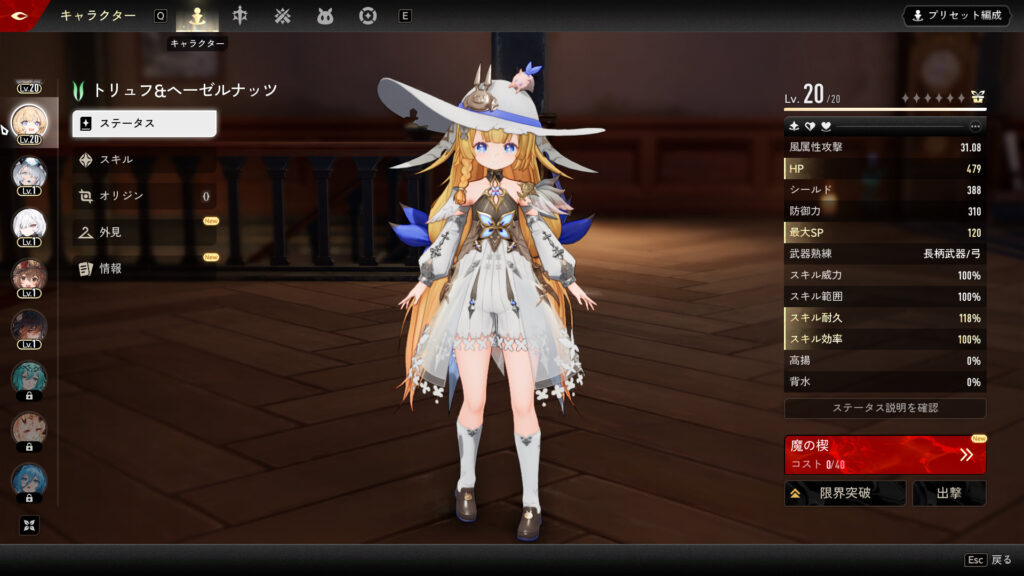Switch to the circular ring icon tab
This screenshot has height=576, width=1024.
coord(368,16)
